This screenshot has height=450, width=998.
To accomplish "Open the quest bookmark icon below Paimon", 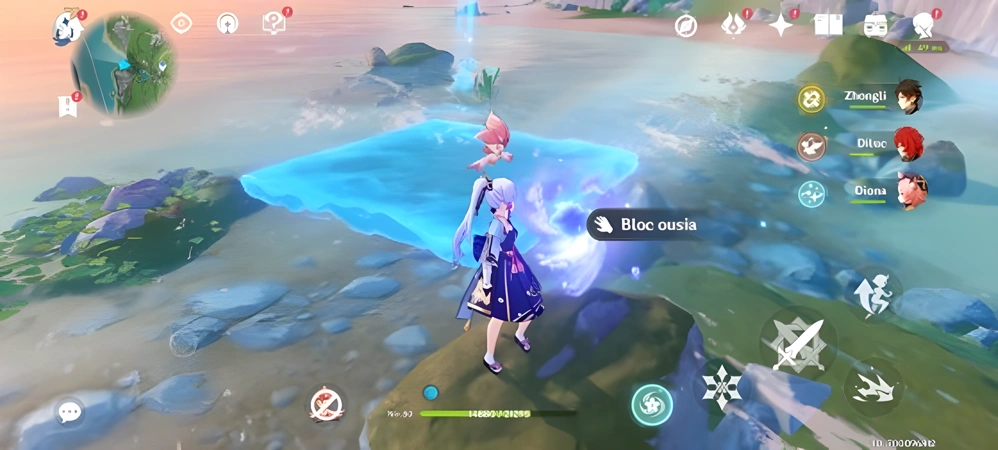I will tap(68, 105).
